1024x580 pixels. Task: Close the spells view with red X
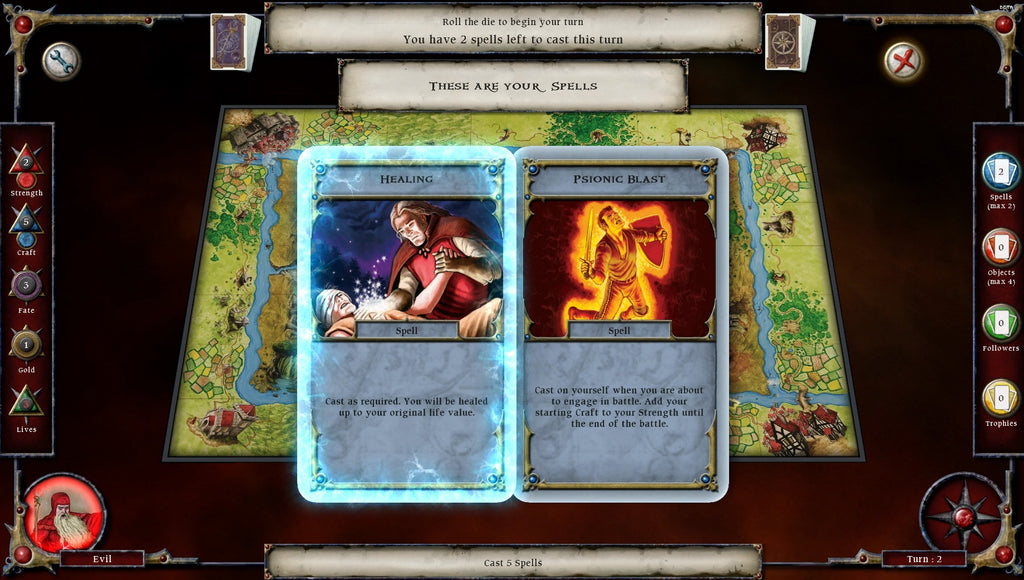pyautogui.click(x=903, y=62)
